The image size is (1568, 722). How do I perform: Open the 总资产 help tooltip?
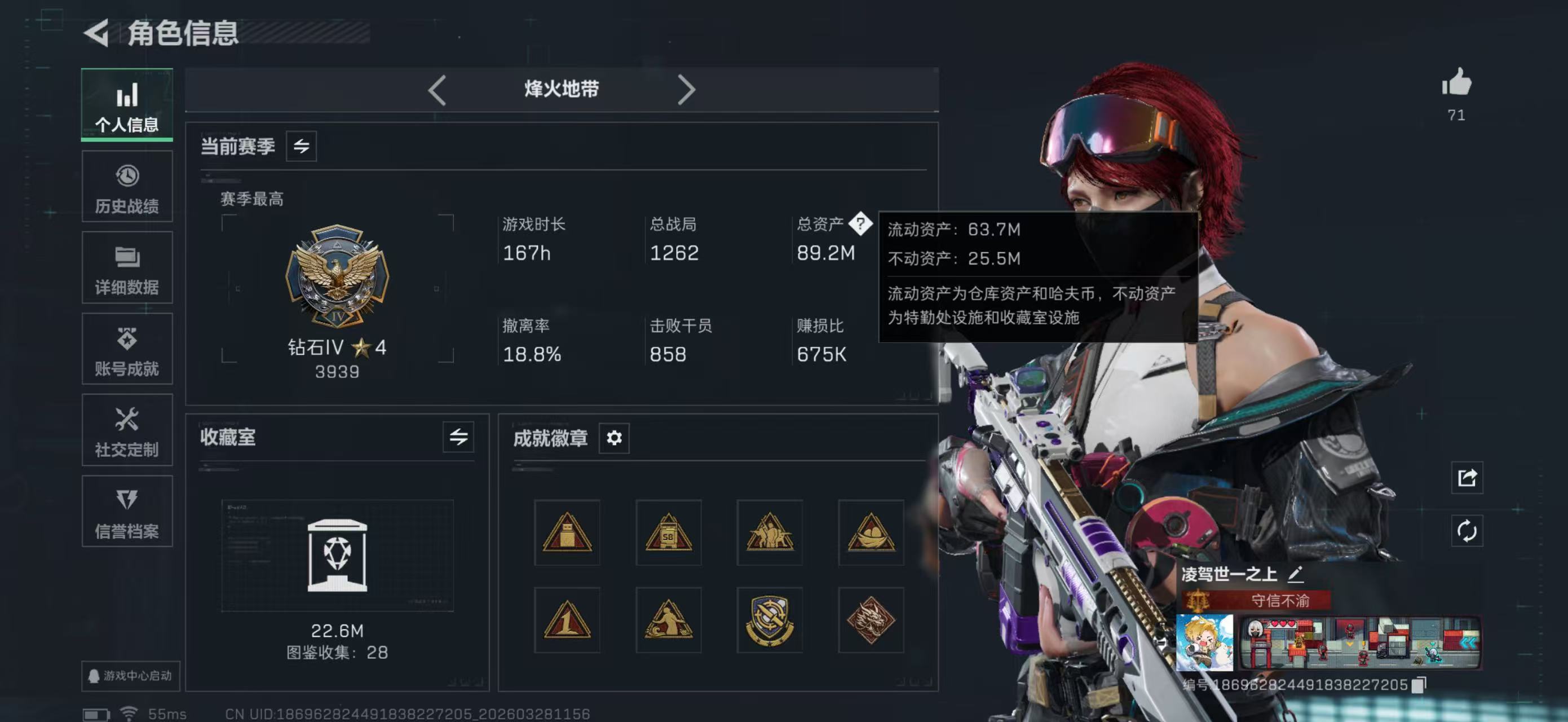tap(862, 224)
